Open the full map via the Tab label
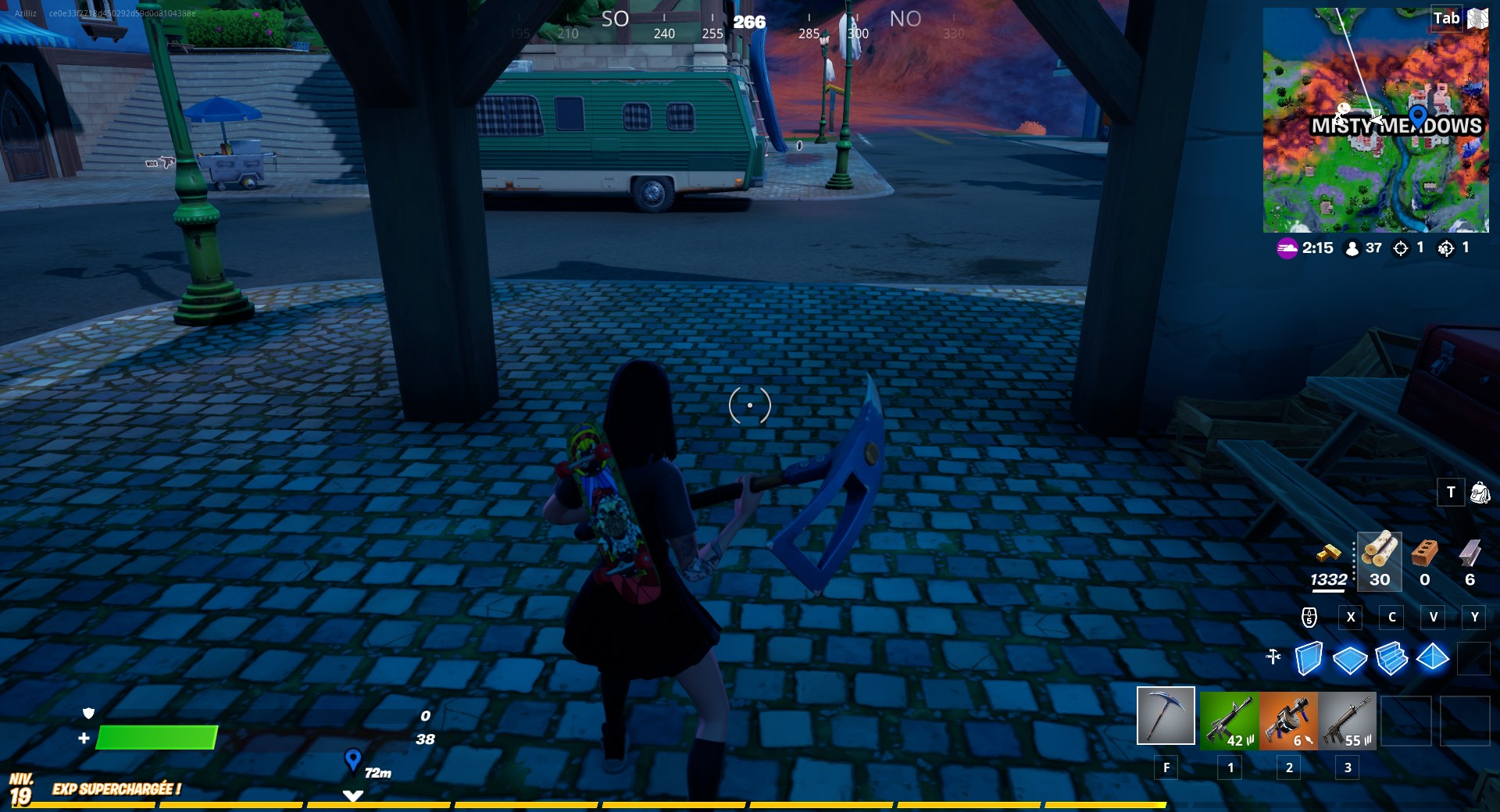 (1445, 17)
